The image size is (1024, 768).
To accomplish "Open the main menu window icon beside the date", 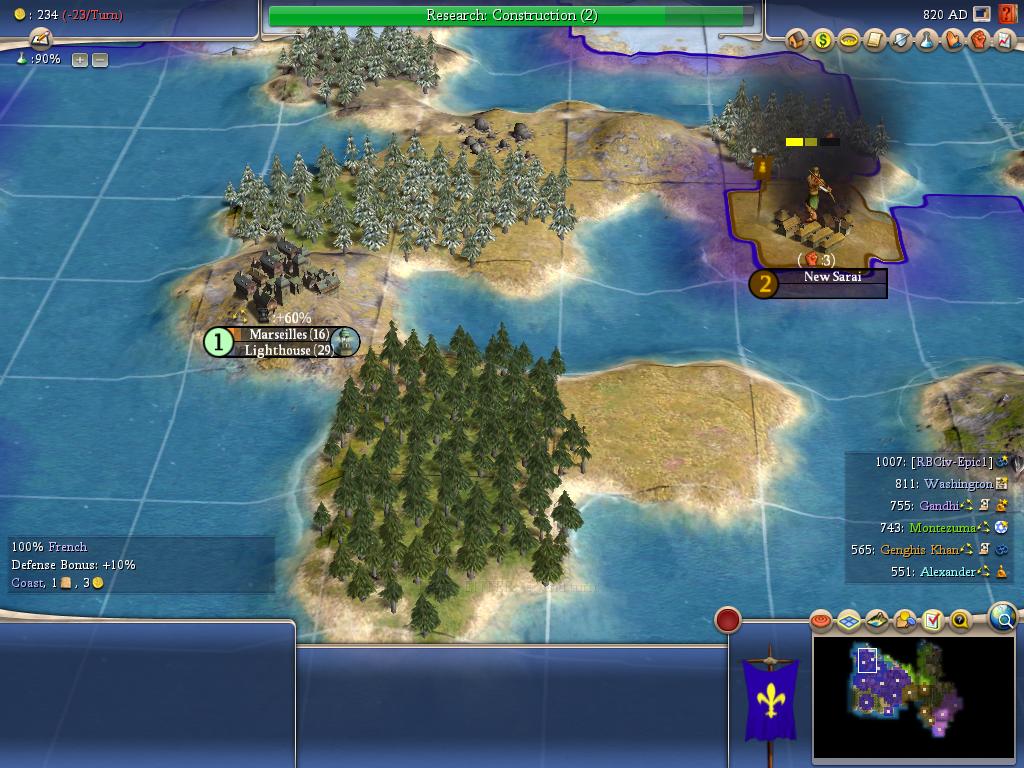I will (x=983, y=14).
